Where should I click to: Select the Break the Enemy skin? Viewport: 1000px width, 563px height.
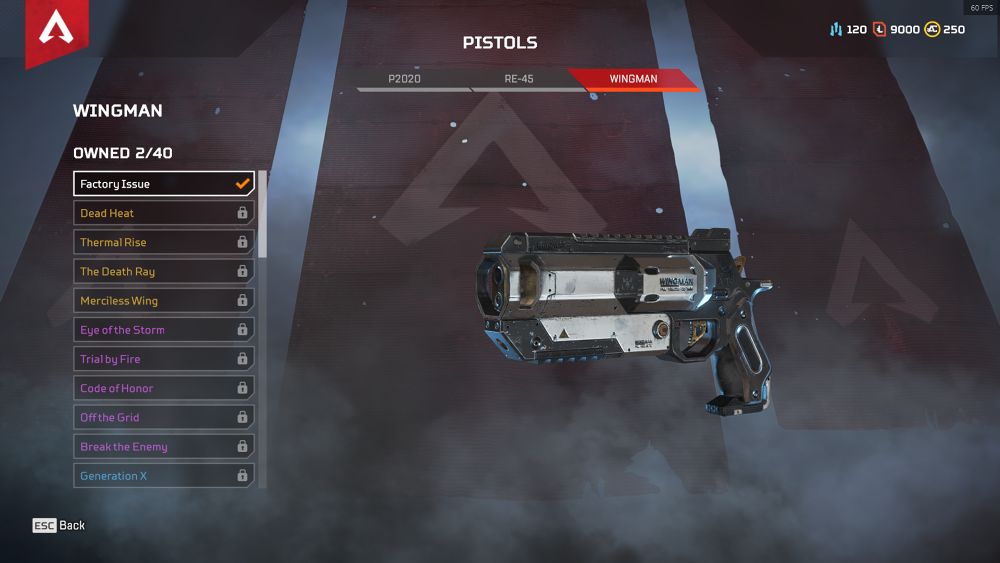point(164,447)
